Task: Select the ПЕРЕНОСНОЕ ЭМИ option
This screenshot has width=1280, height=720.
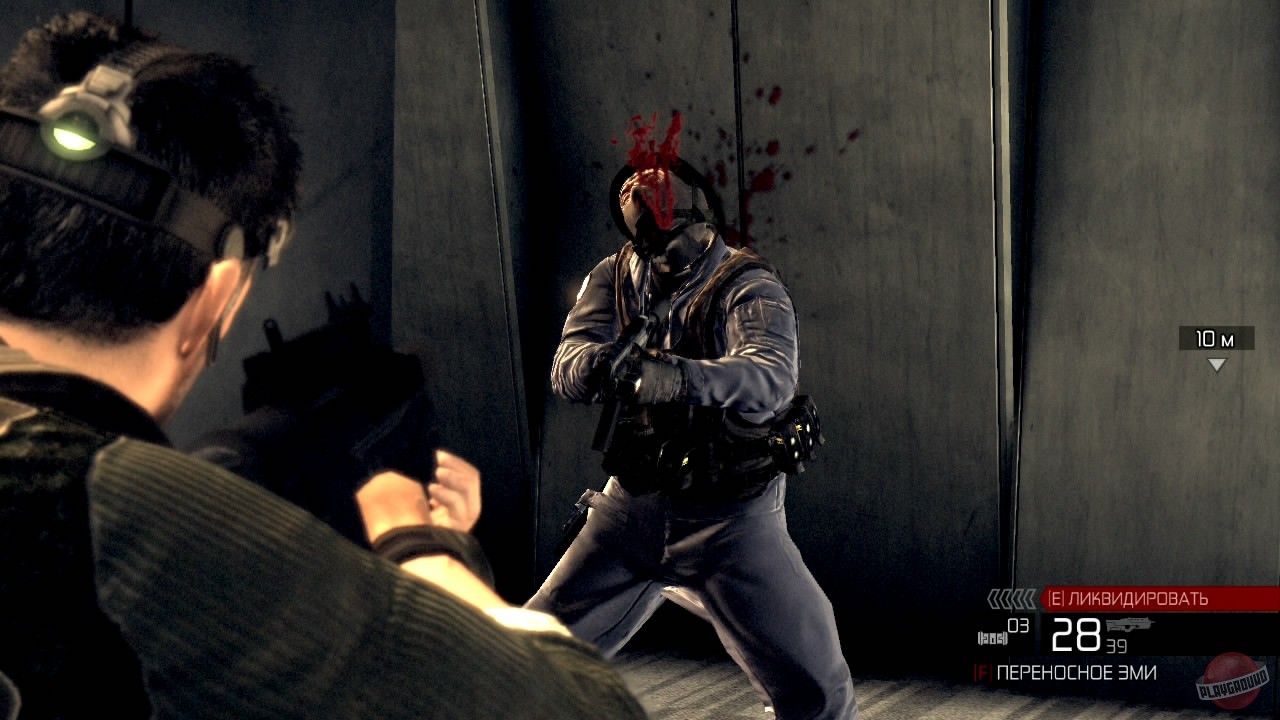Action: point(1075,671)
